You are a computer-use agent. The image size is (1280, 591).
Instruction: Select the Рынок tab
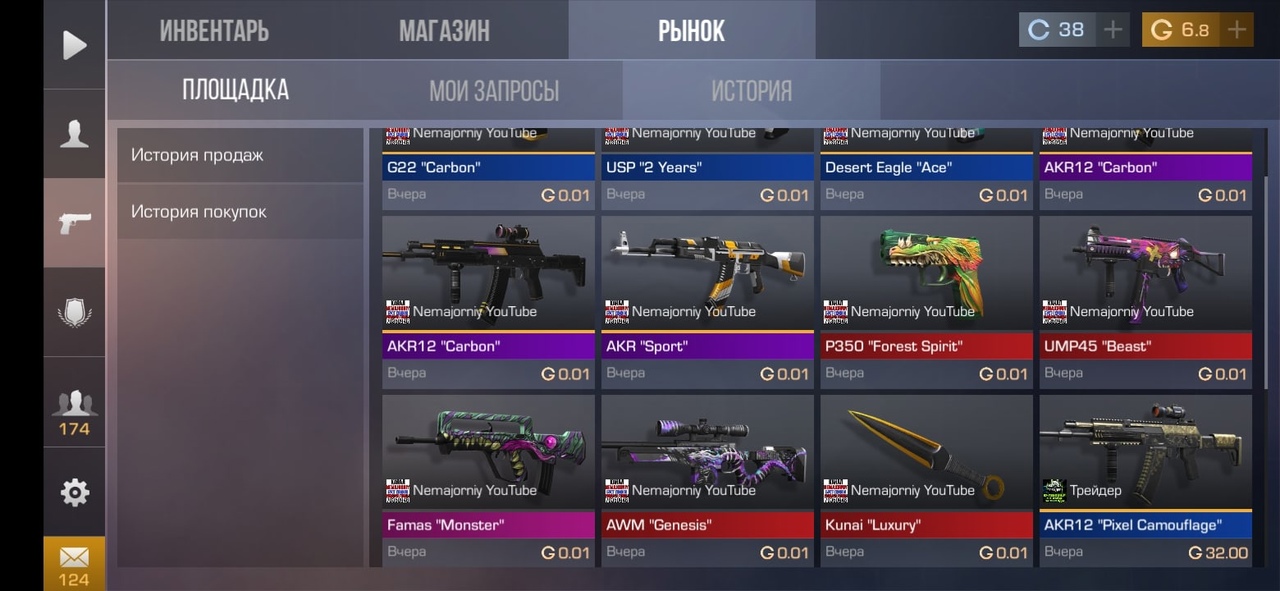pyautogui.click(x=691, y=31)
